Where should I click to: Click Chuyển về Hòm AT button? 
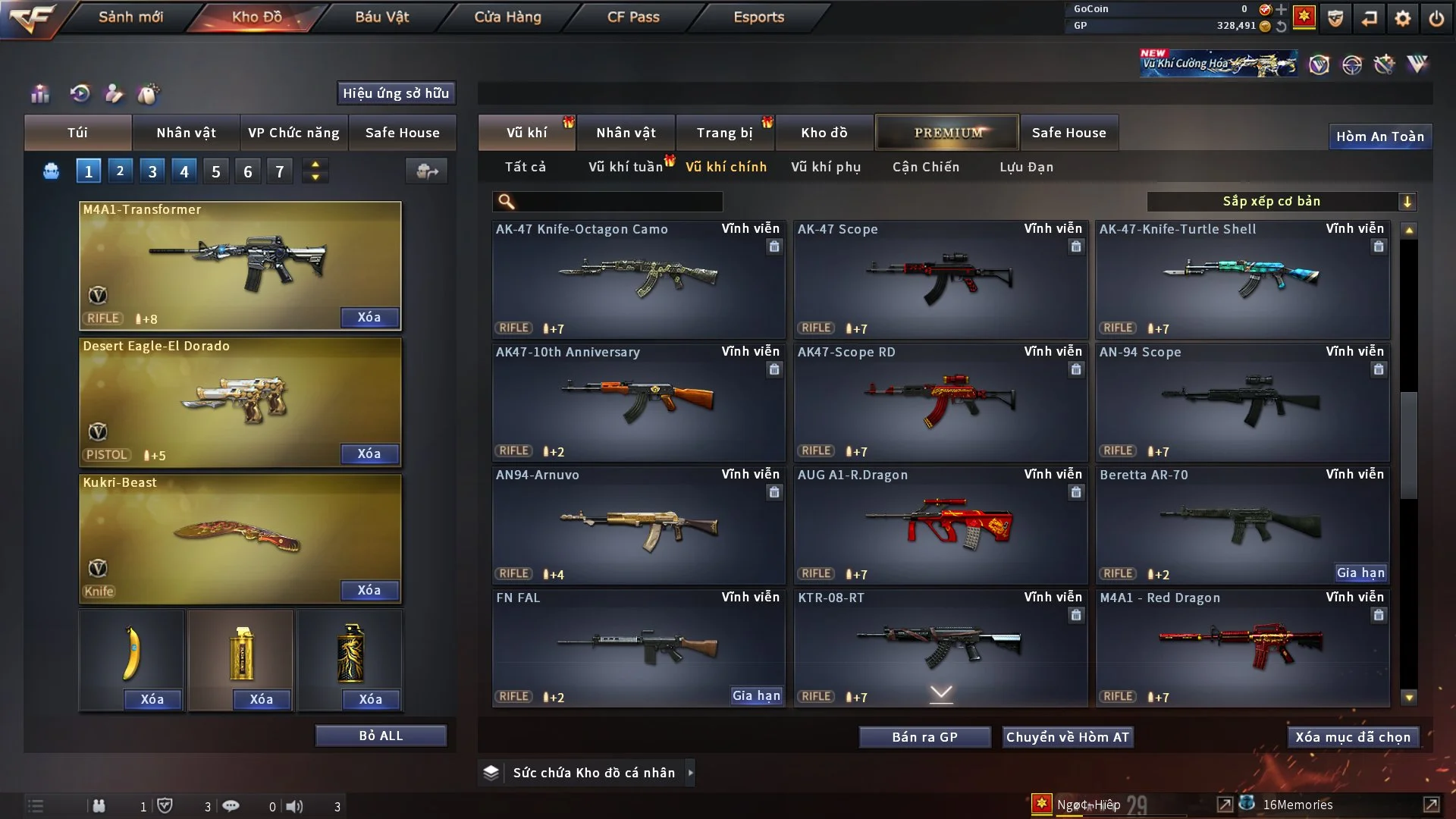[1068, 737]
